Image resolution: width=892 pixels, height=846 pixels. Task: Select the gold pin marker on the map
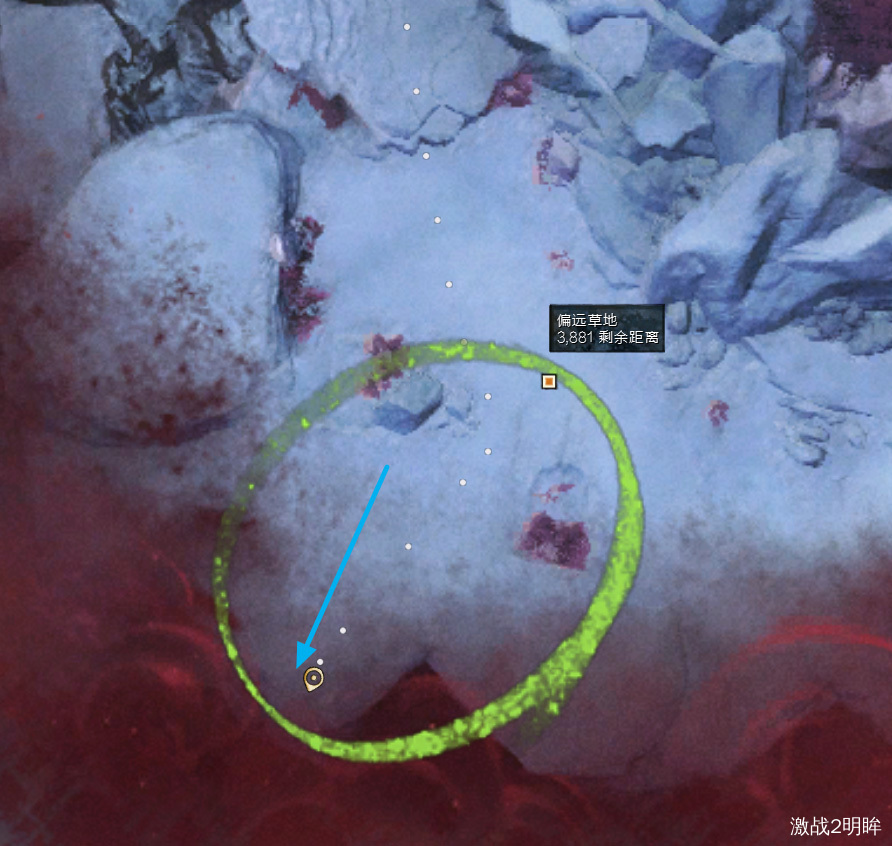(314, 680)
